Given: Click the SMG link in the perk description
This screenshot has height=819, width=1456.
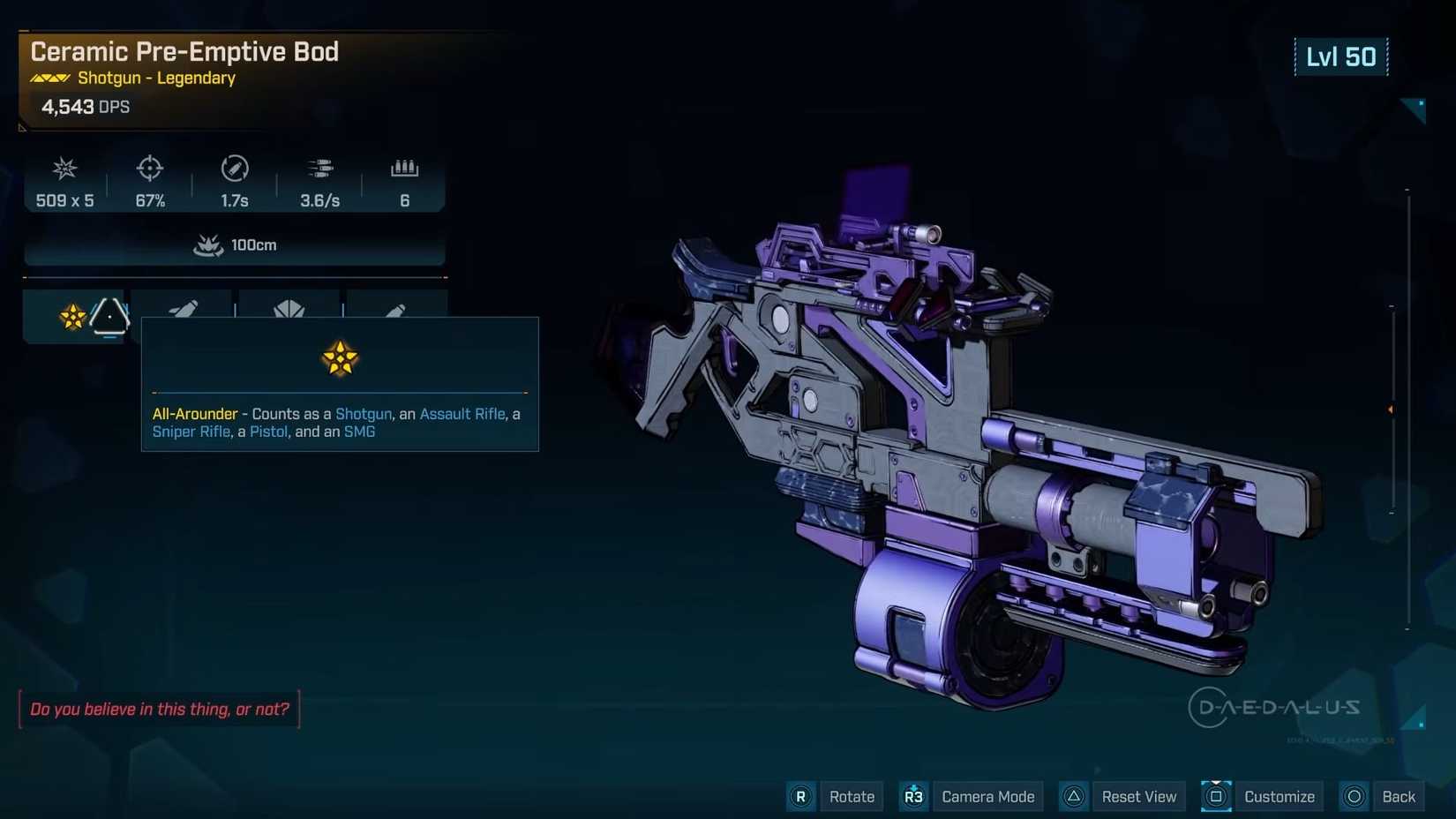Looking at the screenshot, I should tap(360, 432).
